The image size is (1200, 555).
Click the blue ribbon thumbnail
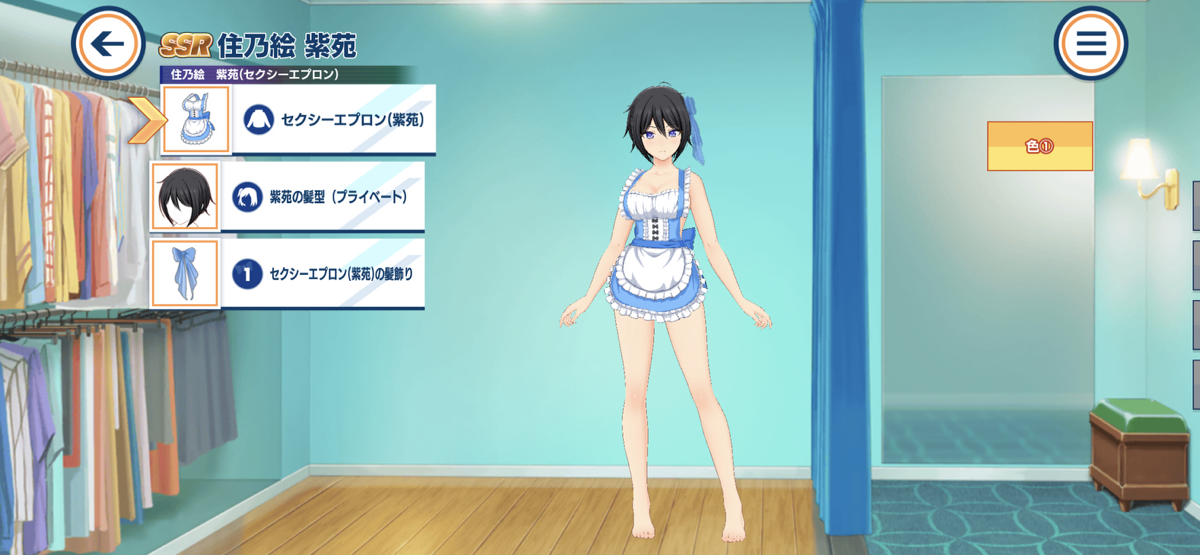(x=184, y=273)
